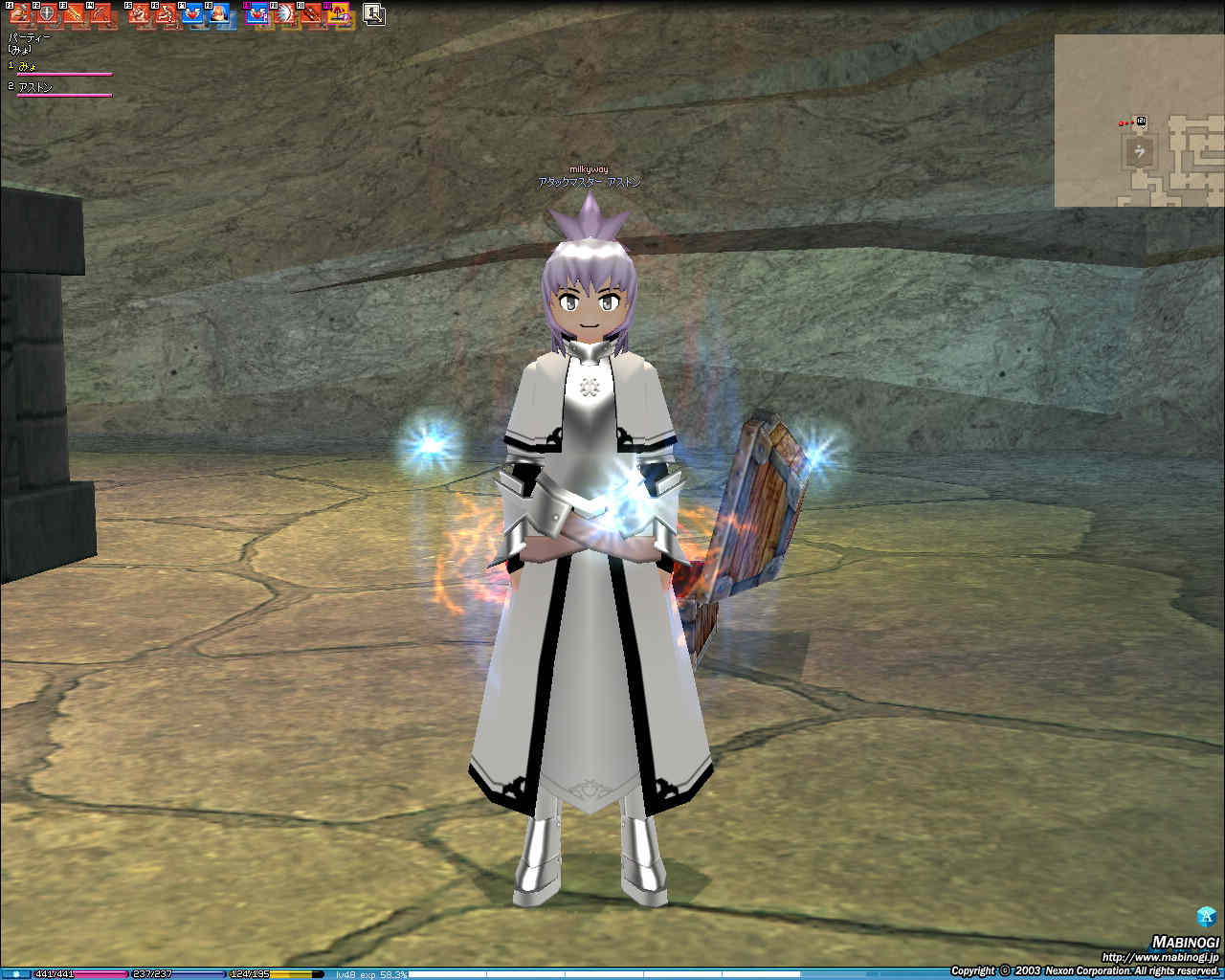This screenshot has height=980, width=1225.
Task: Select the F3 sword skill icon
Action: (x=74, y=14)
